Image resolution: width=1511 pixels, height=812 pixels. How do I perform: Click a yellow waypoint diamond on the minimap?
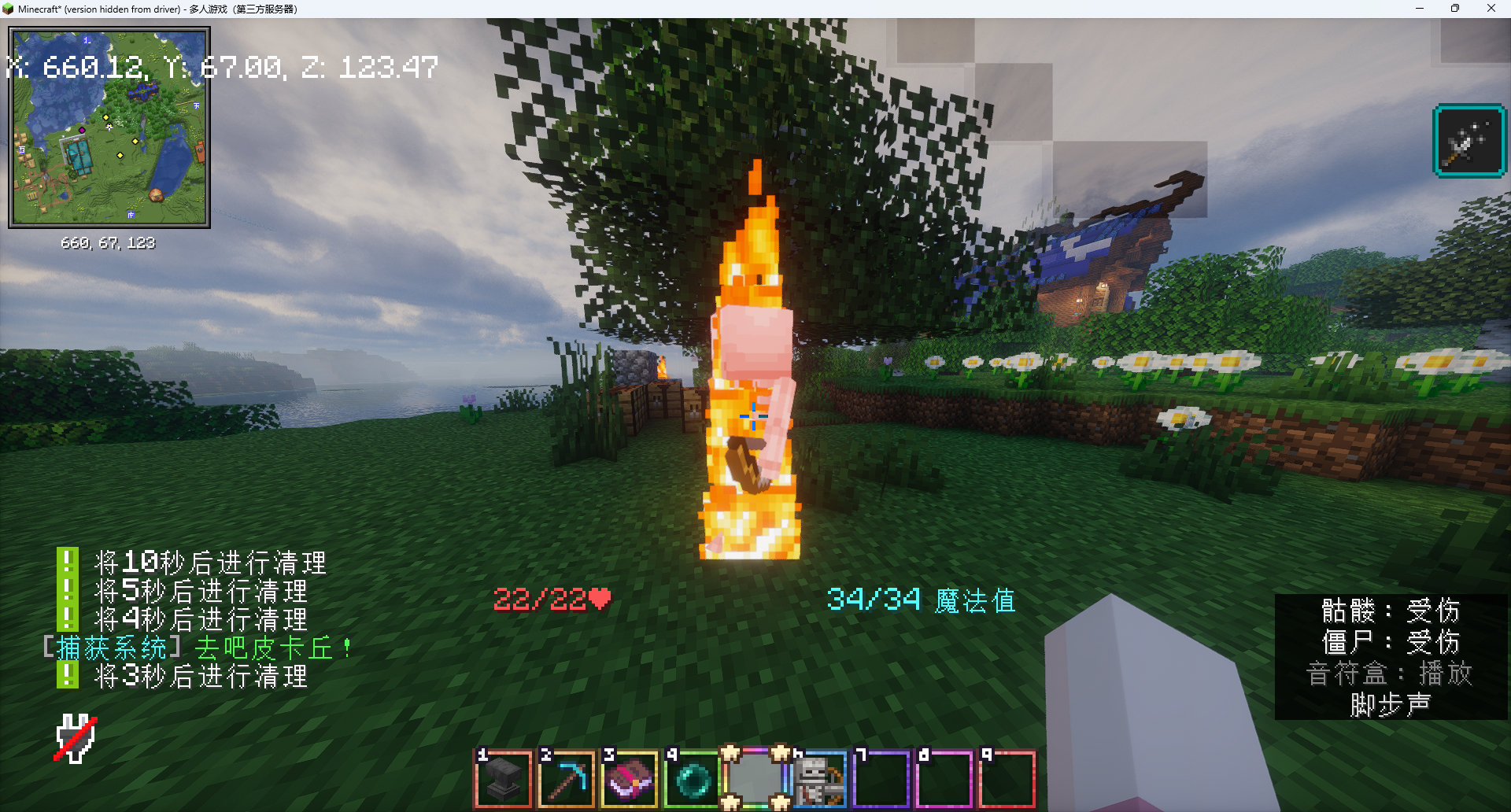click(105, 117)
